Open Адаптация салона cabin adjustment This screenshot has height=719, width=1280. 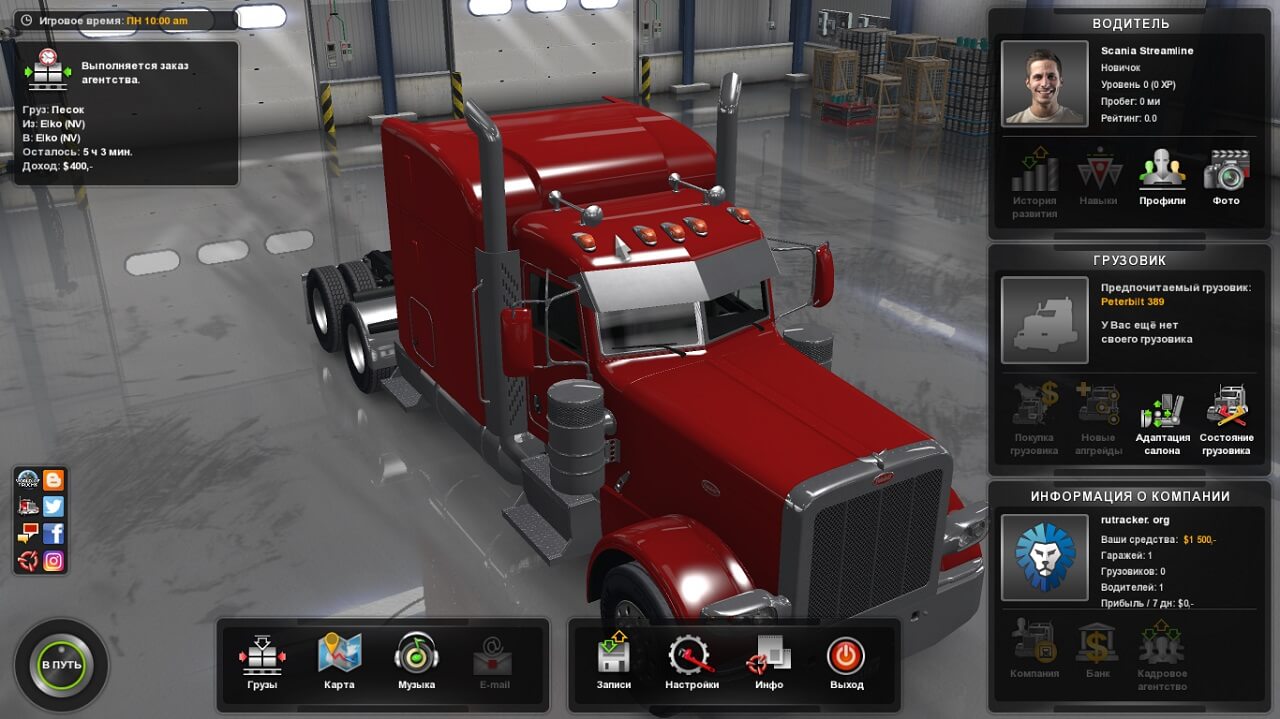(1162, 418)
